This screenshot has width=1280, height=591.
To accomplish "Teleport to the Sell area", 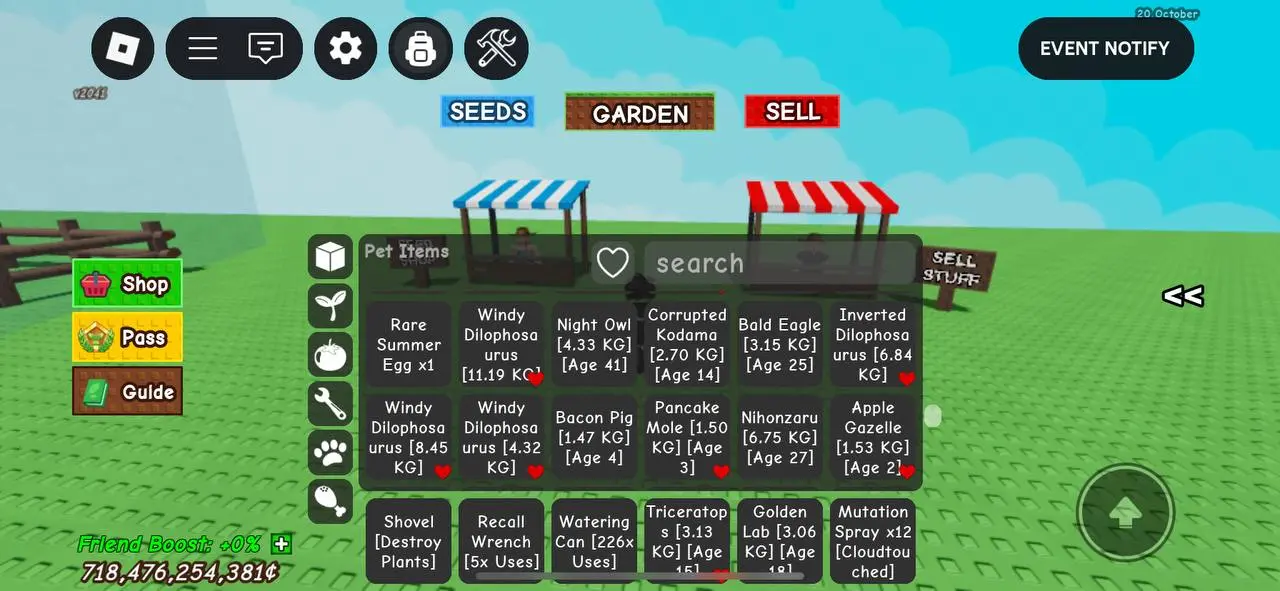I will [792, 112].
